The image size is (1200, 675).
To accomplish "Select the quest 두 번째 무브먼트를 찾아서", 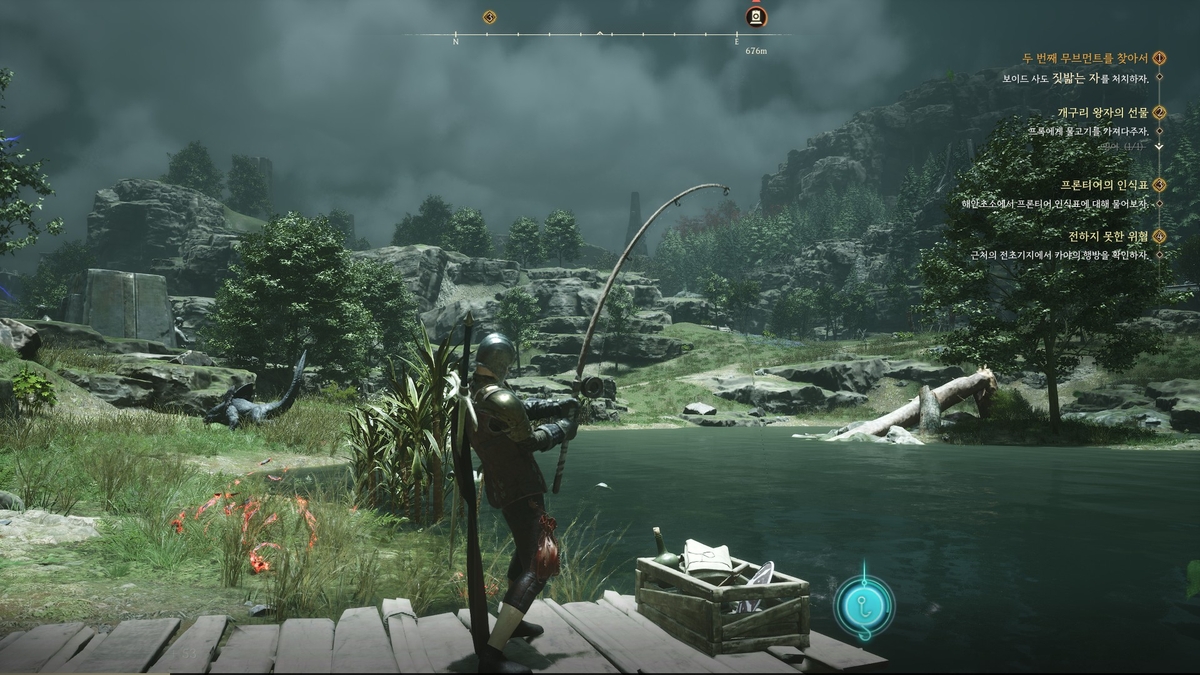I will tap(1085, 58).
